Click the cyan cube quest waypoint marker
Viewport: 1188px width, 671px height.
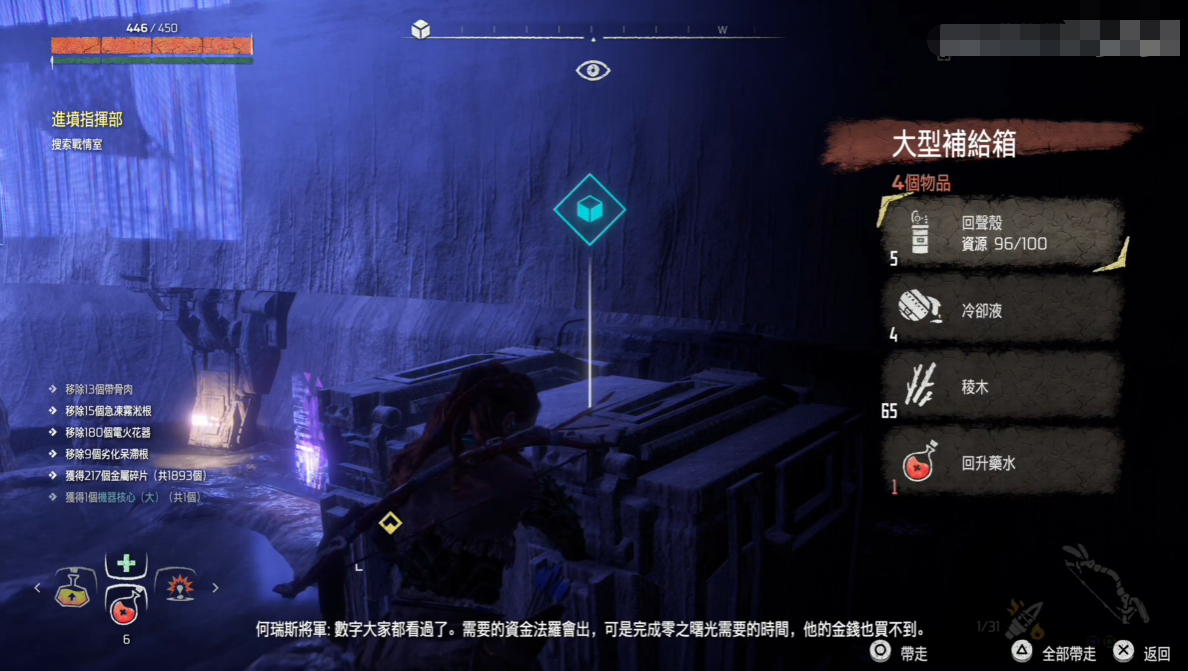[x=590, y=209]
